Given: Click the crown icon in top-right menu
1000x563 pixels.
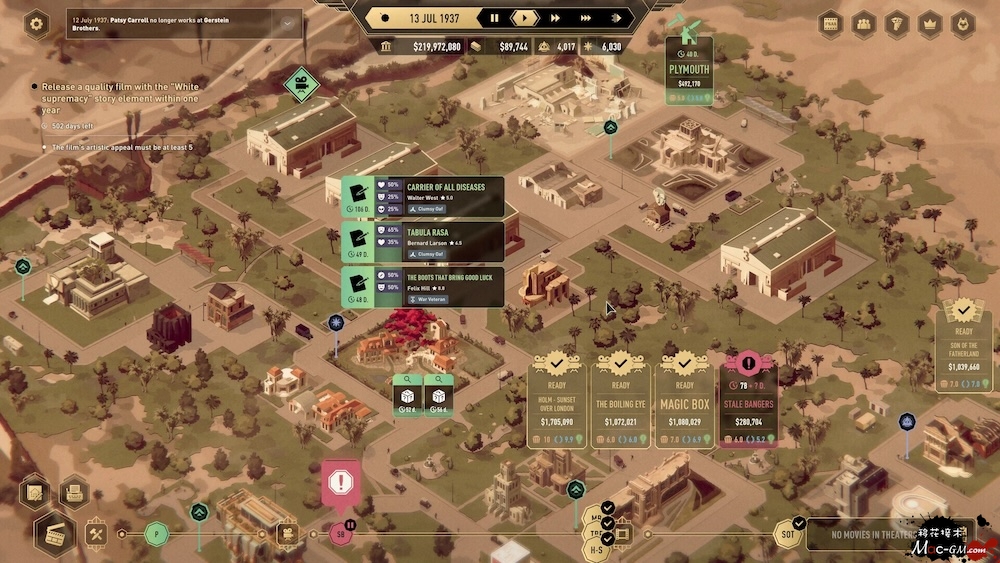Looking at the screenshot, I should tap(930, 24).
